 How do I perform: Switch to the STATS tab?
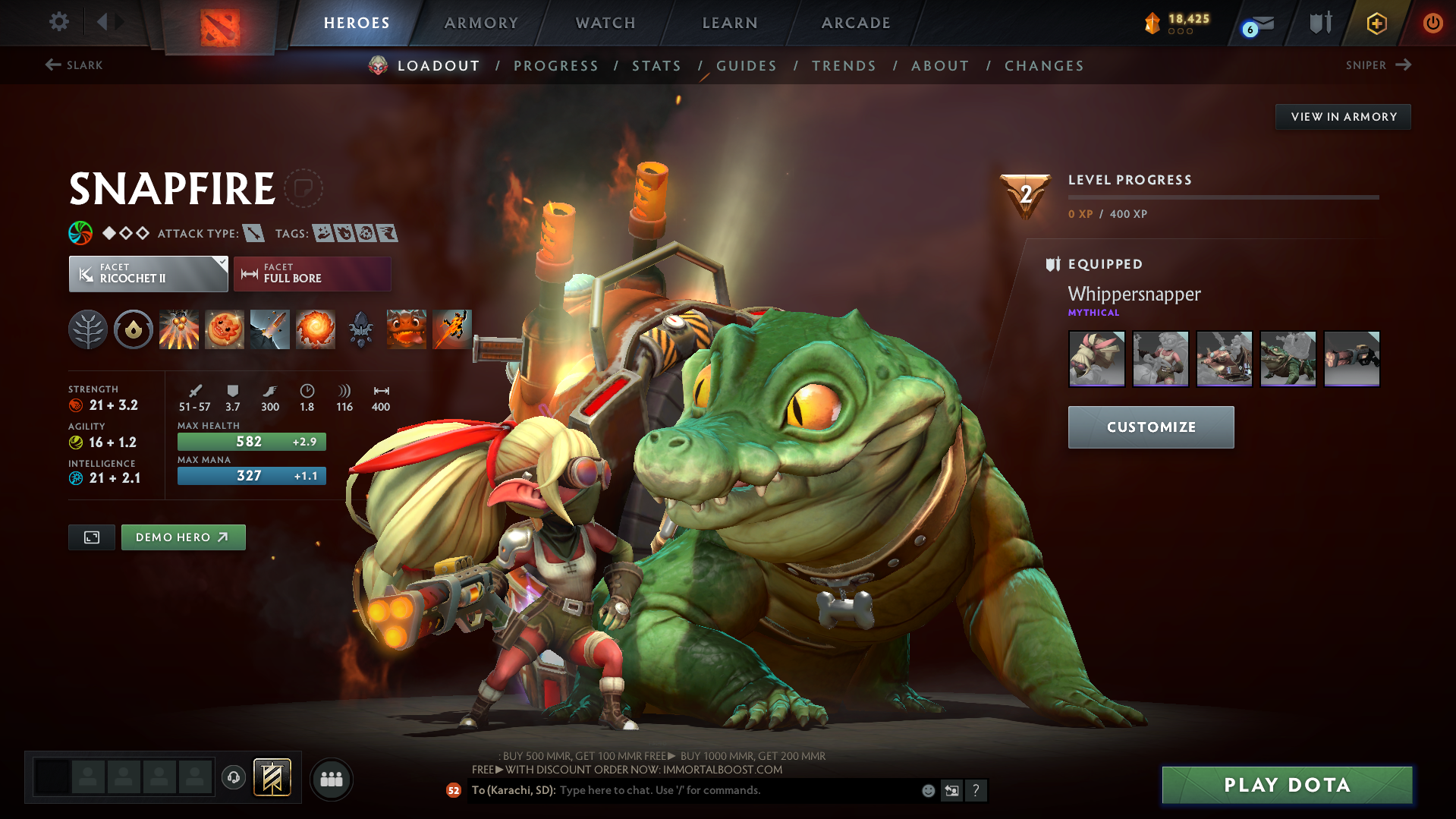click(x=656, y=66)
